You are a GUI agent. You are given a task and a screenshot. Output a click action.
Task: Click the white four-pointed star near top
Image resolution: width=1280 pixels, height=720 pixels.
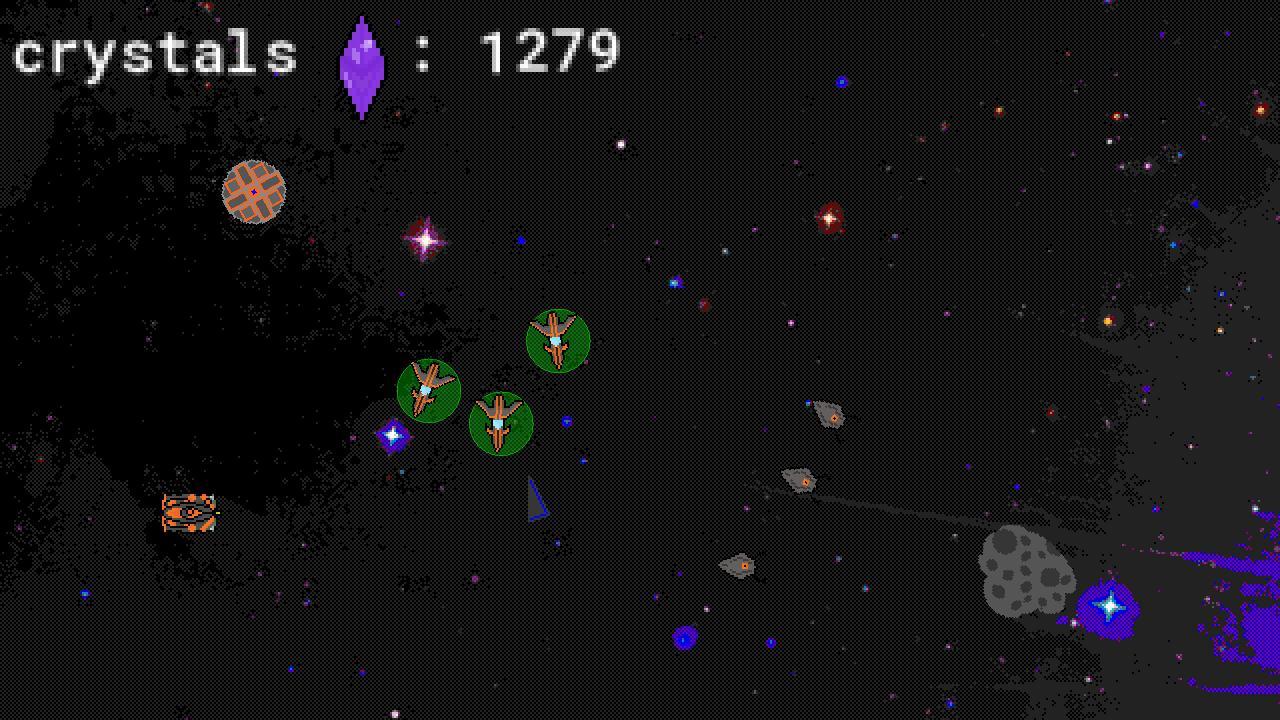click(424, 239)
